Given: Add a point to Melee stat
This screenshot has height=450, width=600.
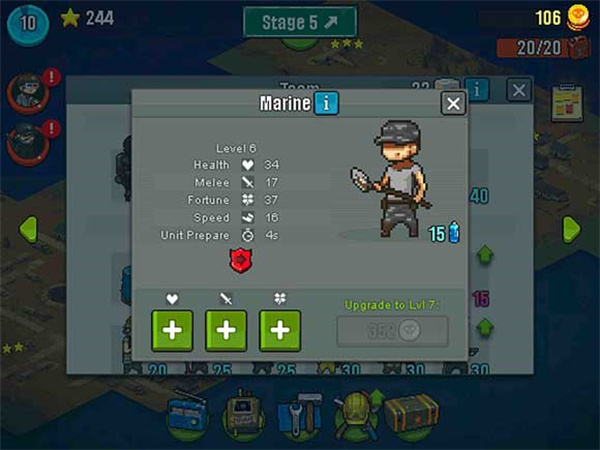Looking at the screenshot, I should [226, 330].
